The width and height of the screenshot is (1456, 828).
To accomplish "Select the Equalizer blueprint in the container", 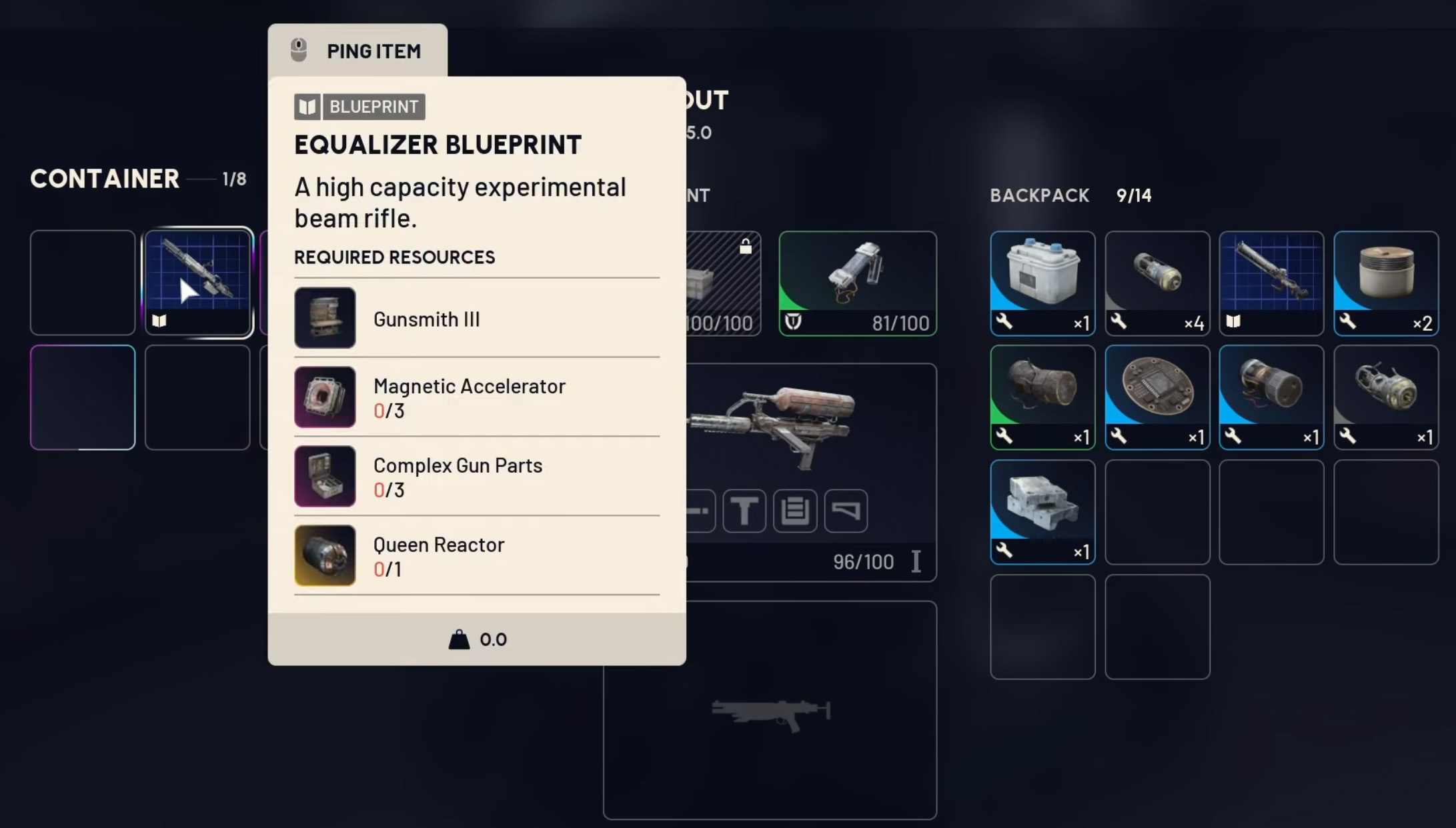I will coord(198,281).
